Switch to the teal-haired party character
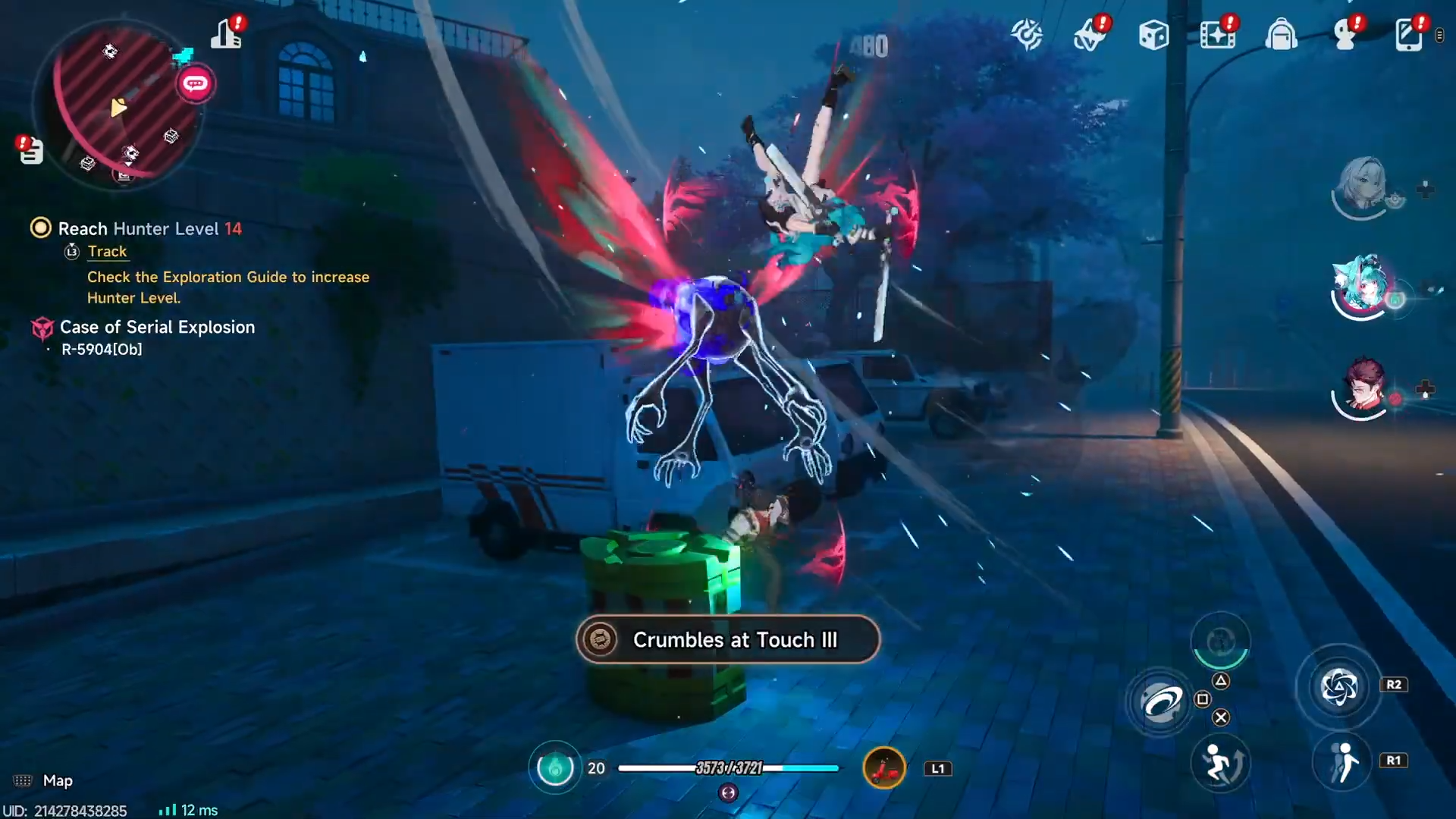Screen dimensions: 1456x819 (x=1362, y=287)
